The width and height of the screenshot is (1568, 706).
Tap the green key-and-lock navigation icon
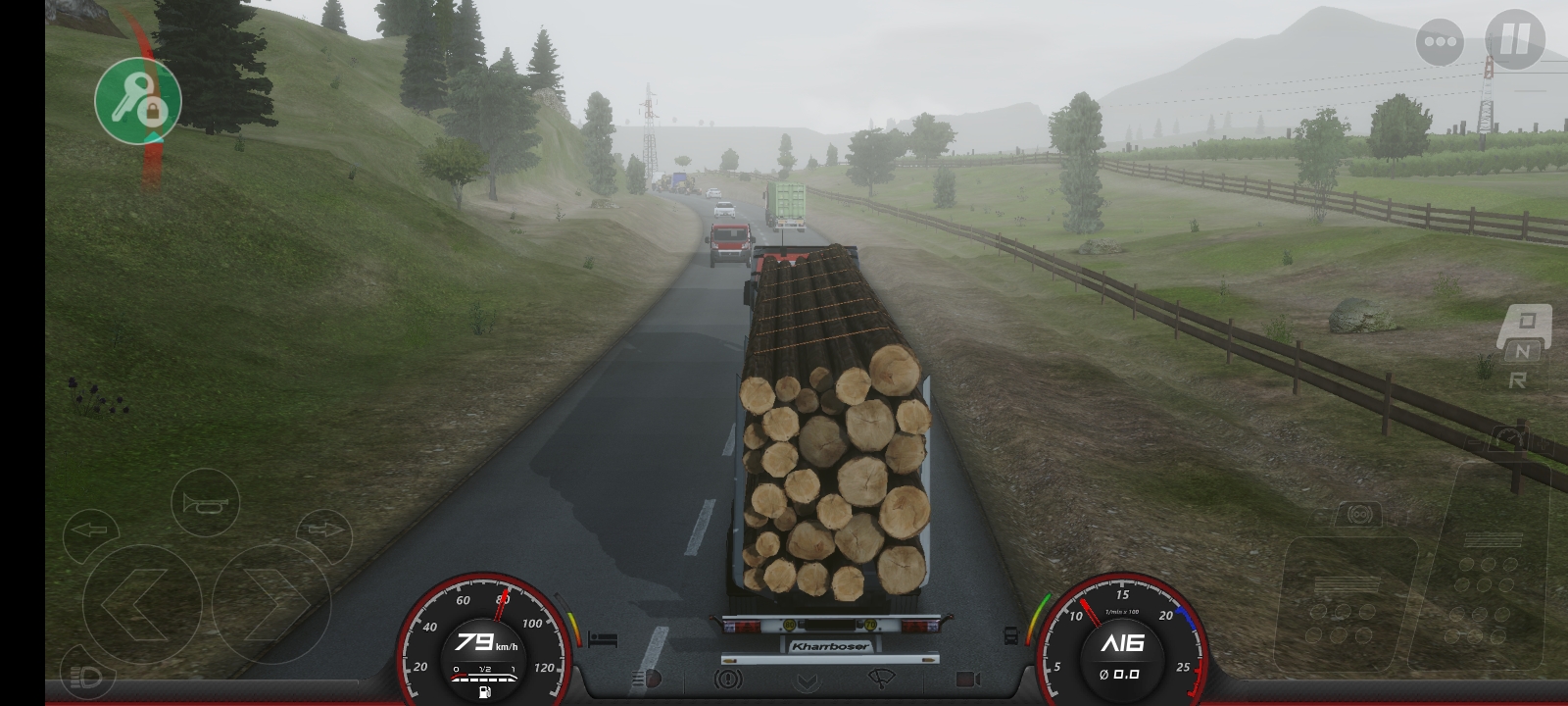pos(138,100)
